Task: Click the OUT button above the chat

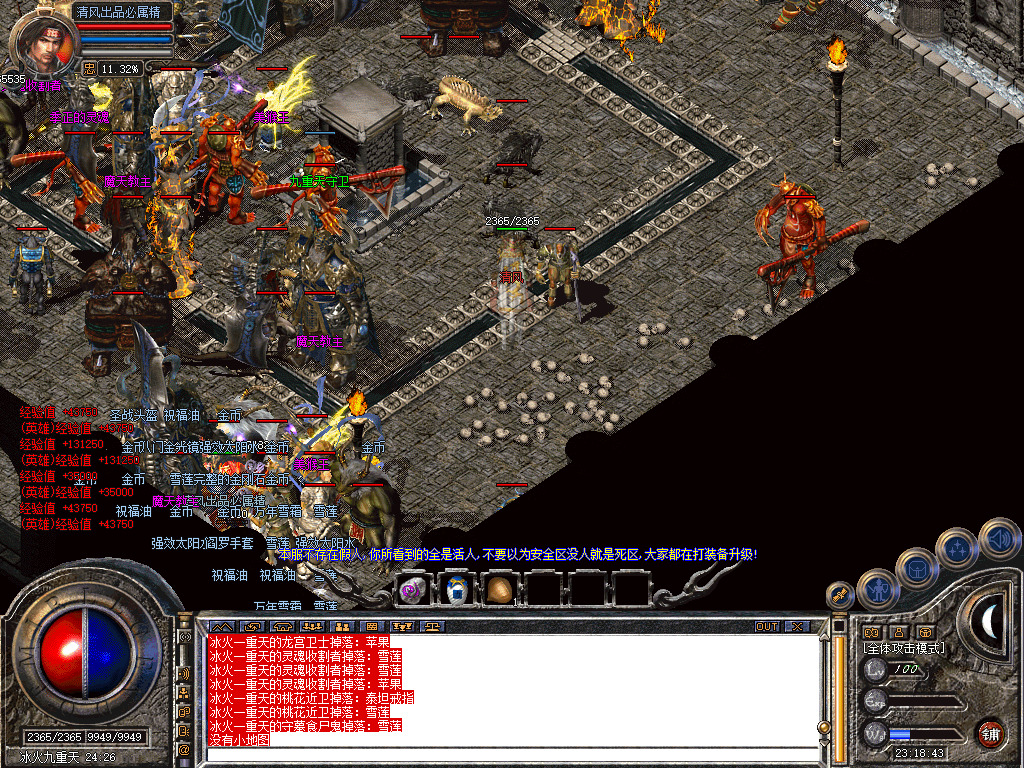Action: (x=766, y=626)
